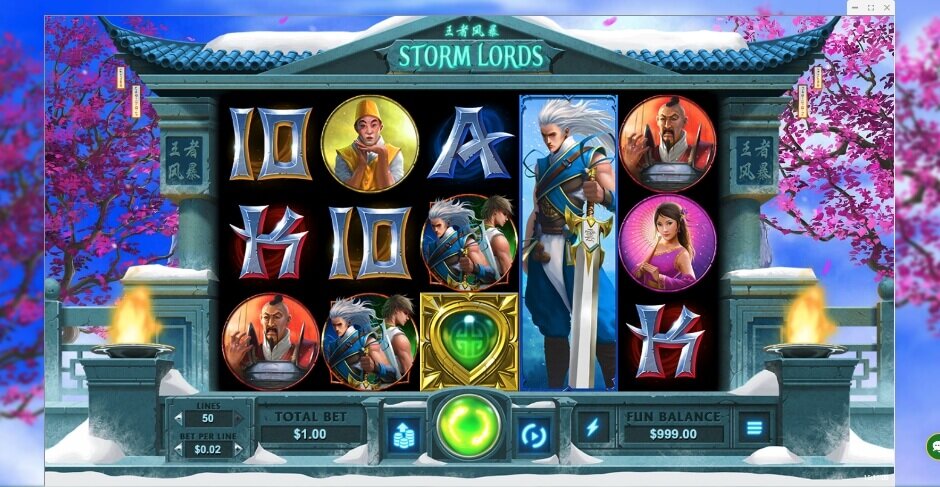The image size is (940, 487).
Task: Close the game window
Action: [885, 8]
